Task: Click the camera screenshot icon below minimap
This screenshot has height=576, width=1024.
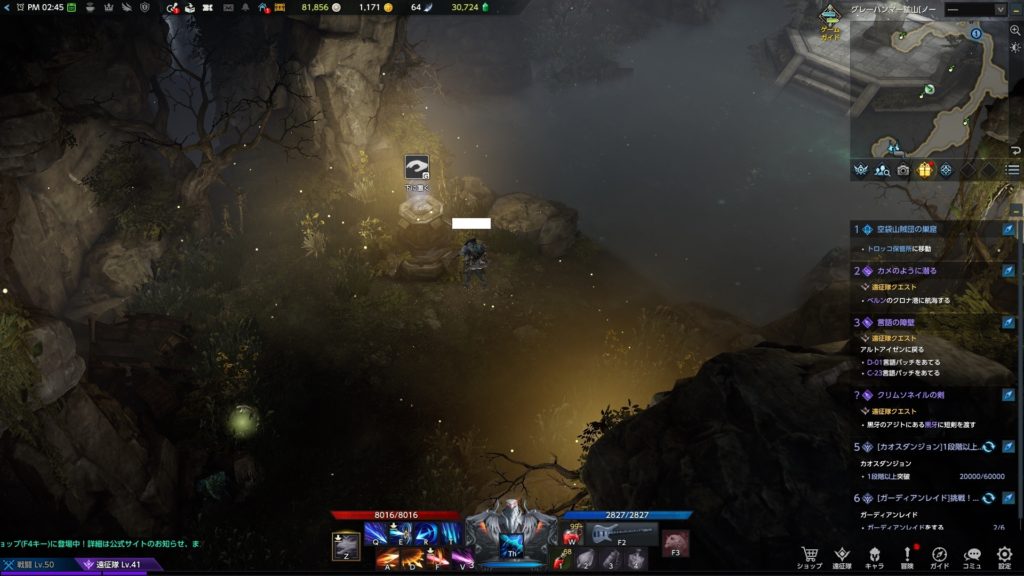Action: click(904, 170)
